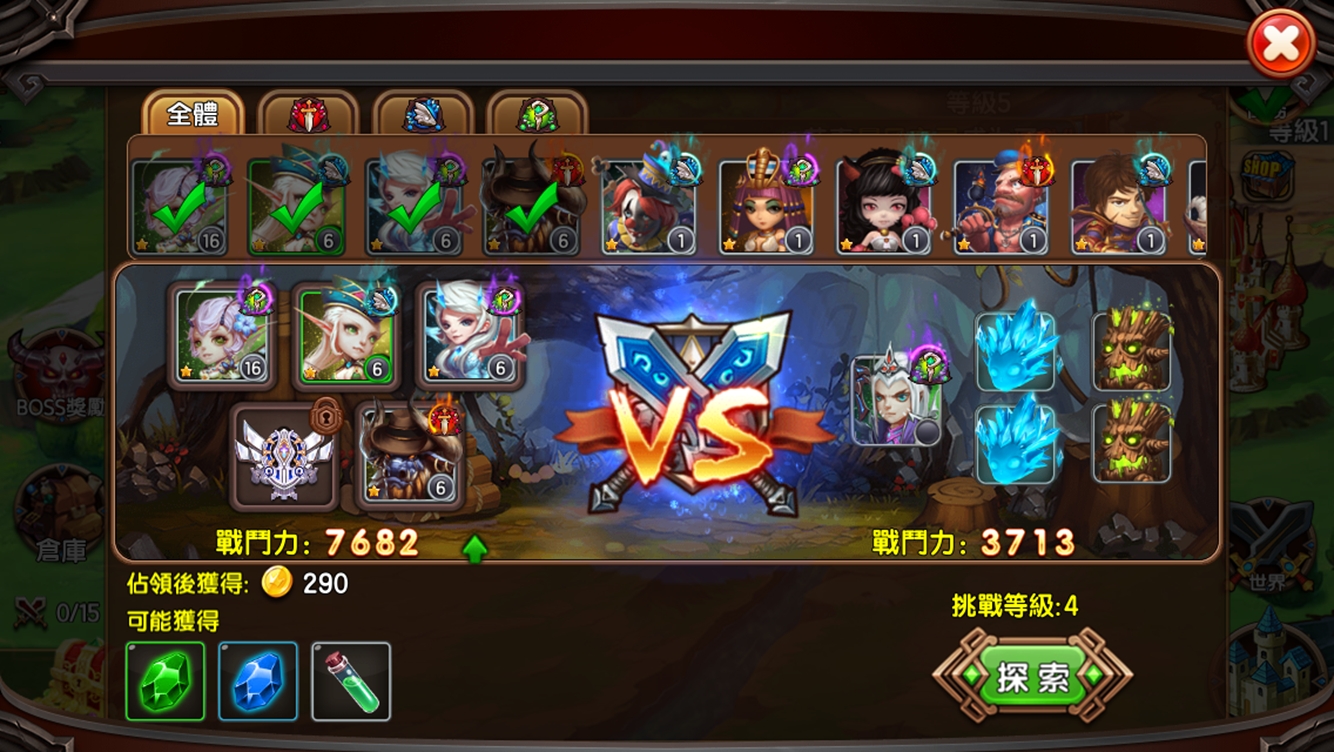Deselect the checked level 6 elf hero
1334x752 pixels.
[x=294, y=199]
